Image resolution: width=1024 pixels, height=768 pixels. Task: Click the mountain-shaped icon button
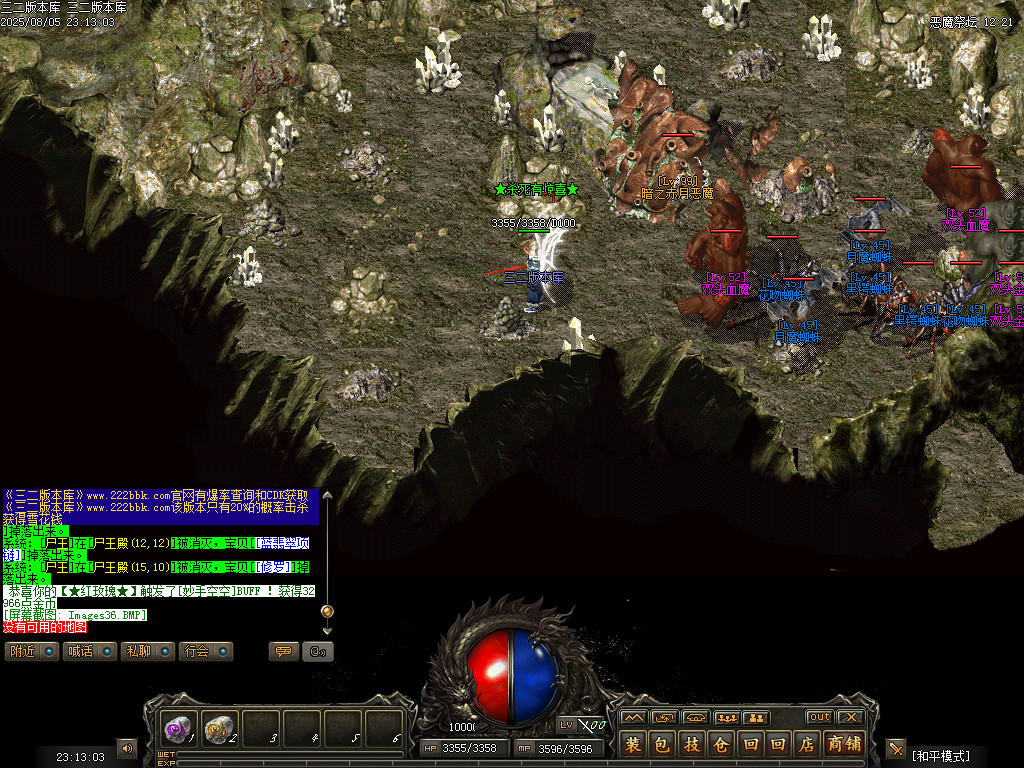click(632, 717)
